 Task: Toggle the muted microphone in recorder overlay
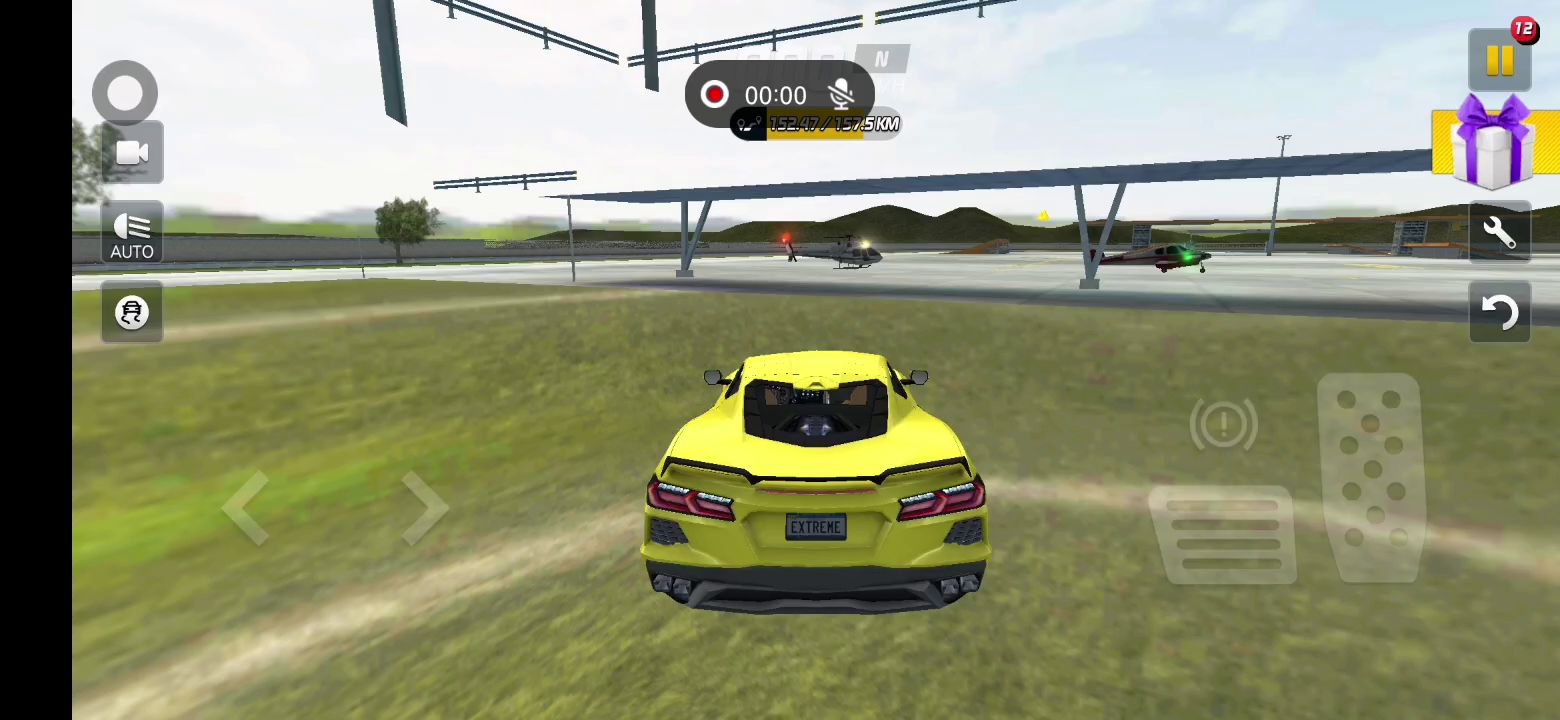[842, 95]
